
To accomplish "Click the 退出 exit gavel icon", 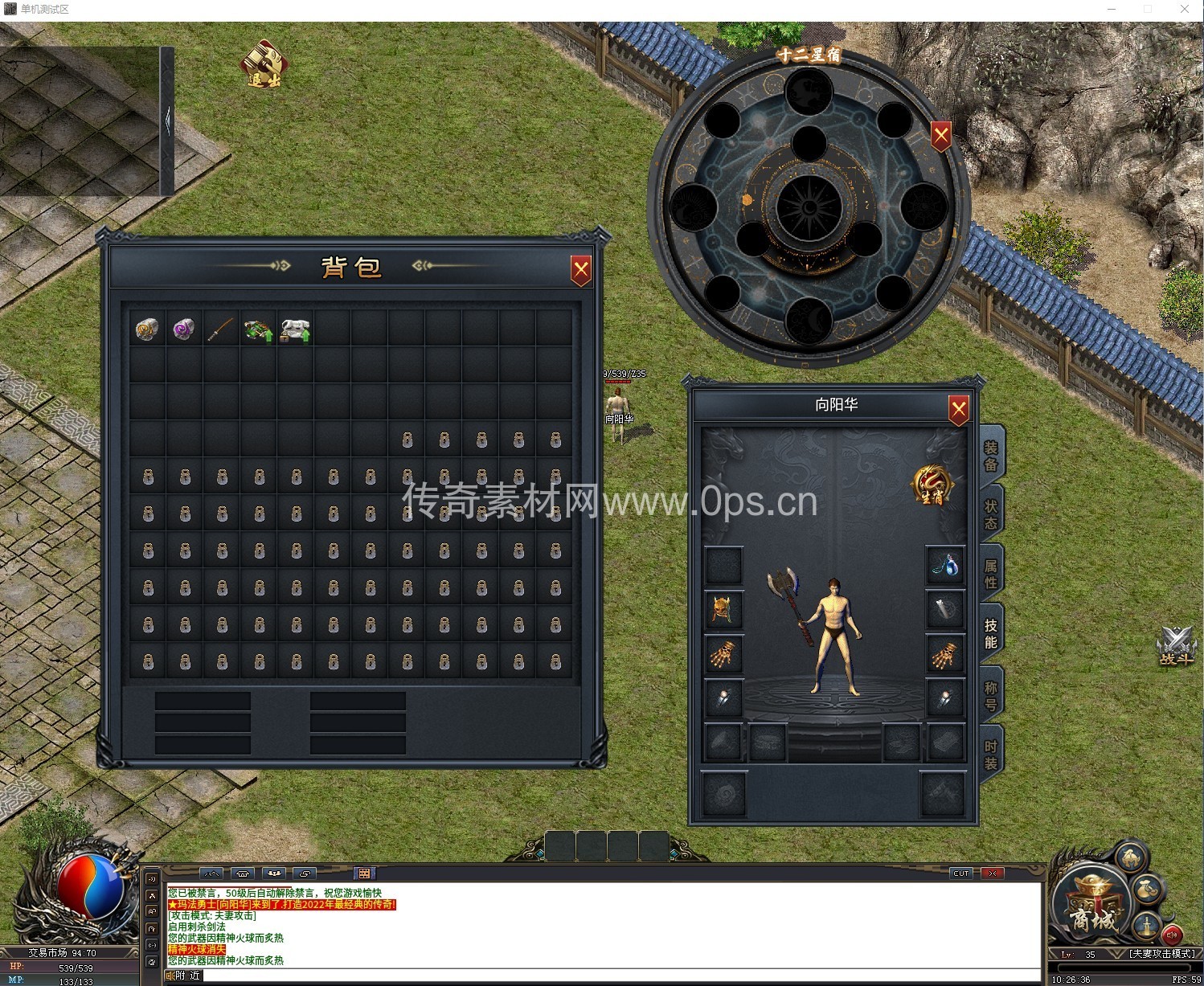I will click(x=264, y=63).
